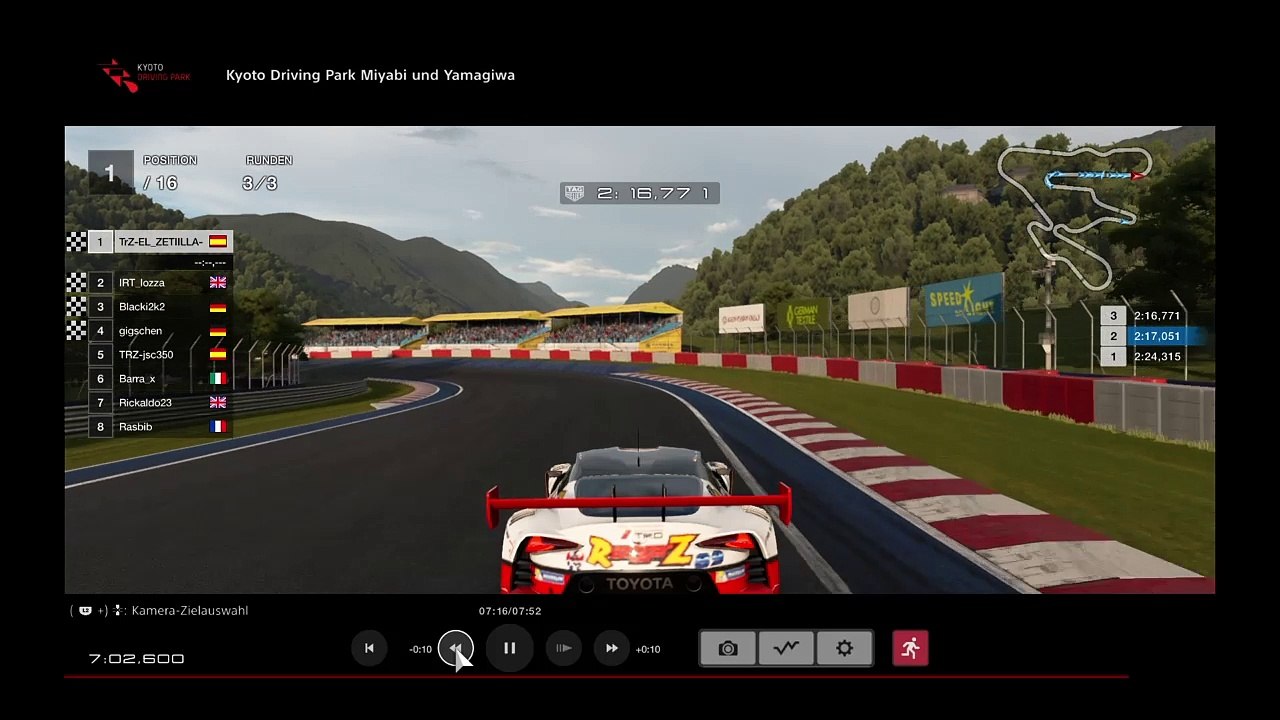Show the telemetry graph panel

click(x=786, y=648)
